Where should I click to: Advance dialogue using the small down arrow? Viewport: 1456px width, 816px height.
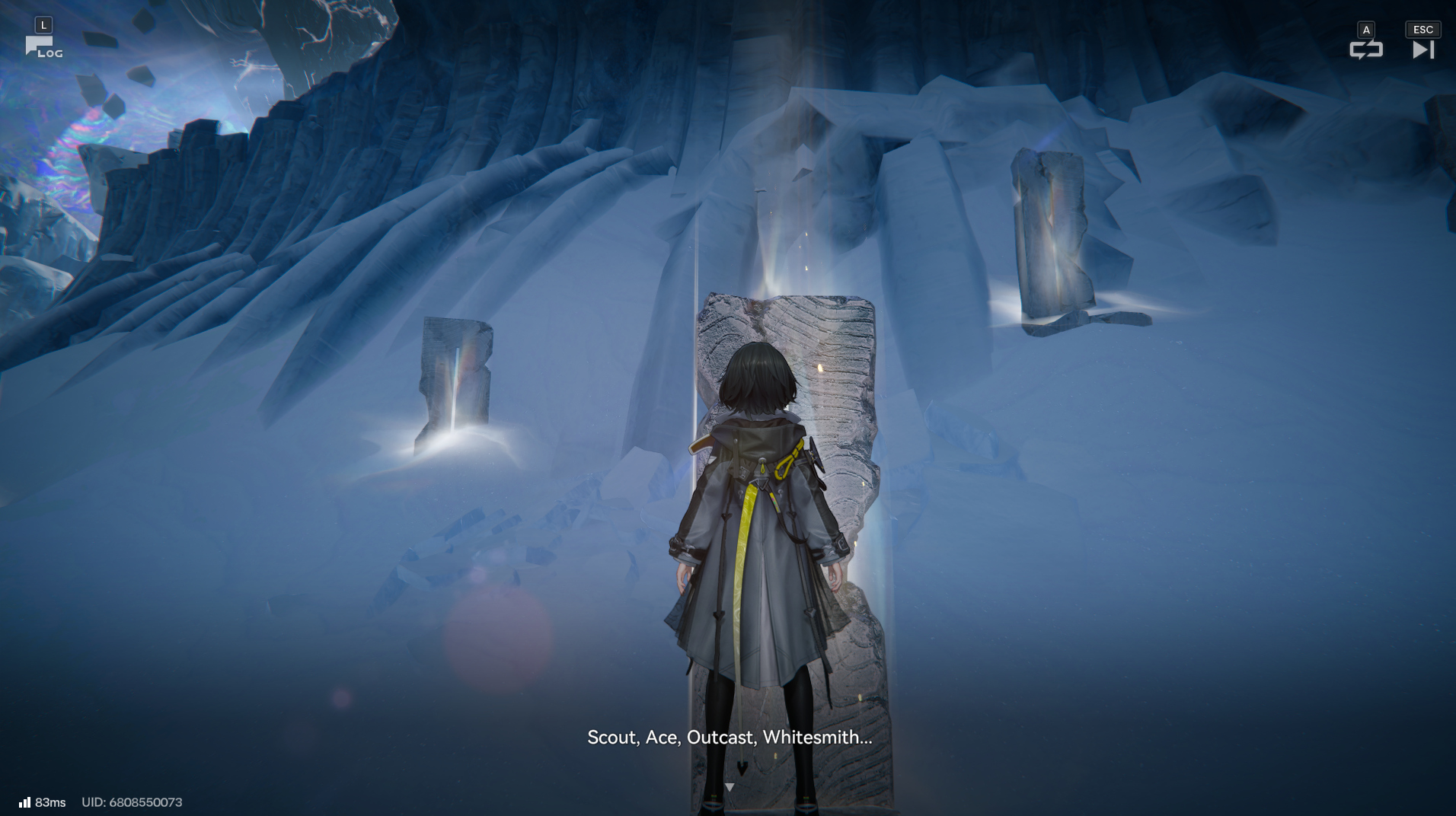[730, 787]
